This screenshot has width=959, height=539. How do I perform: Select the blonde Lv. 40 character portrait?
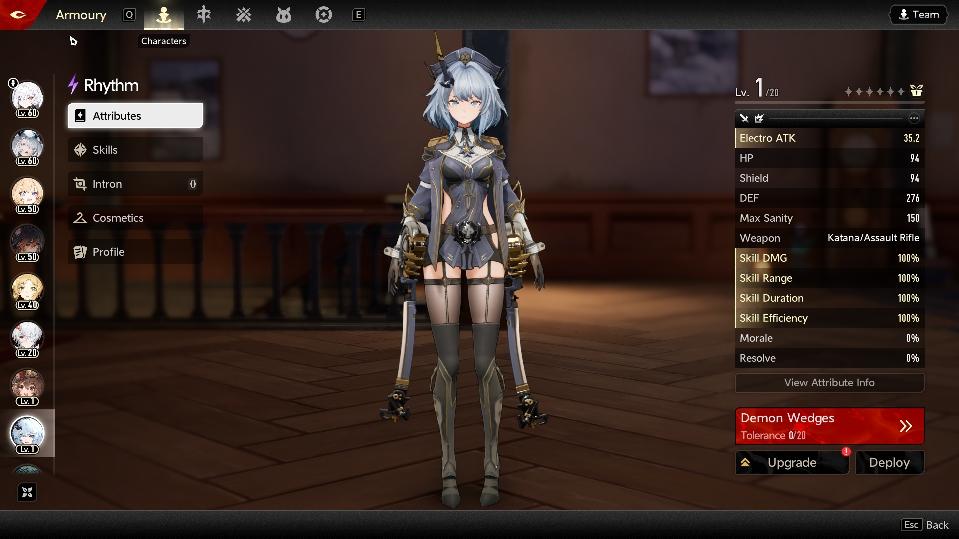27,291
